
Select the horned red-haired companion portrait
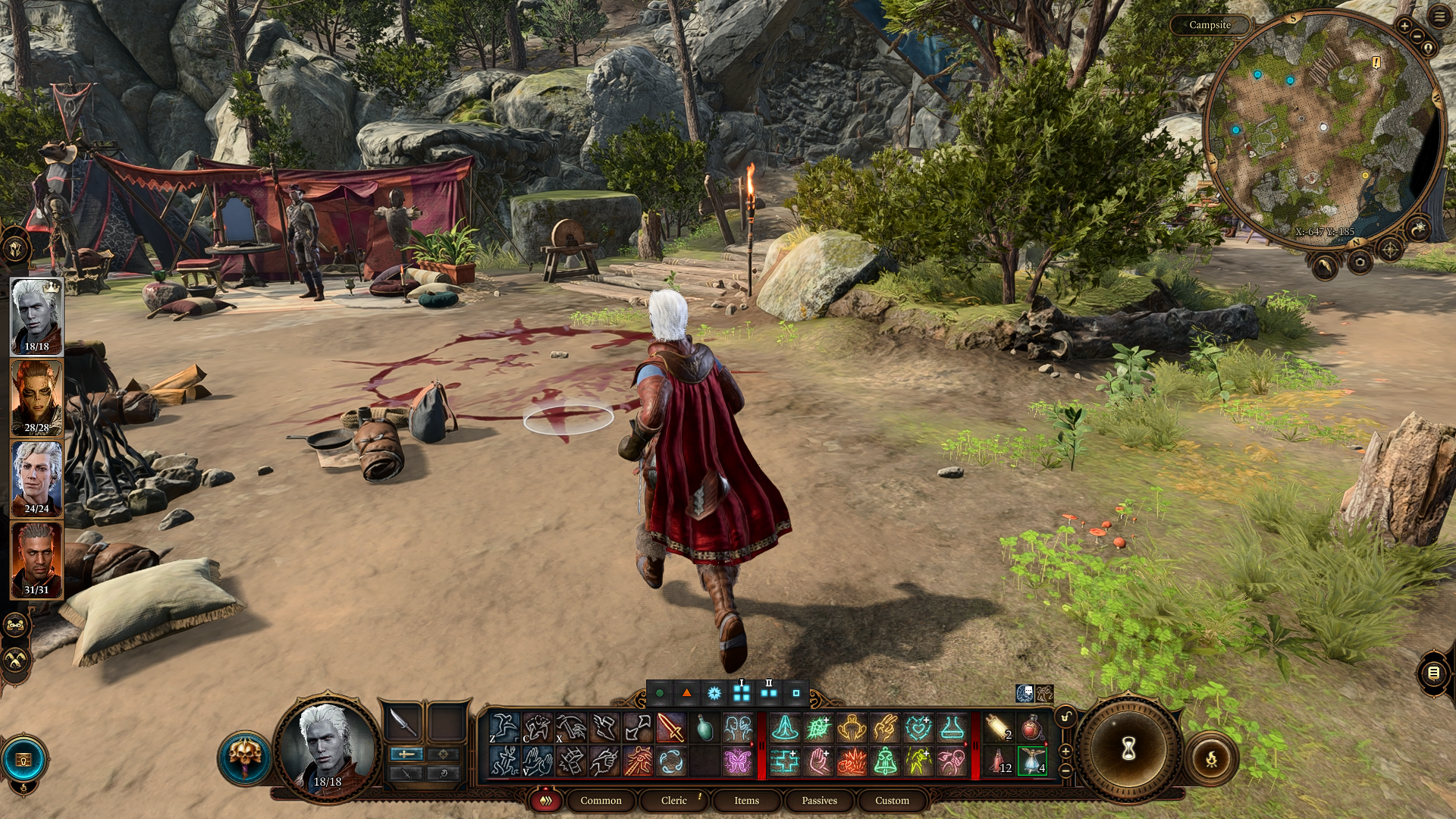[x=36, y=397]
